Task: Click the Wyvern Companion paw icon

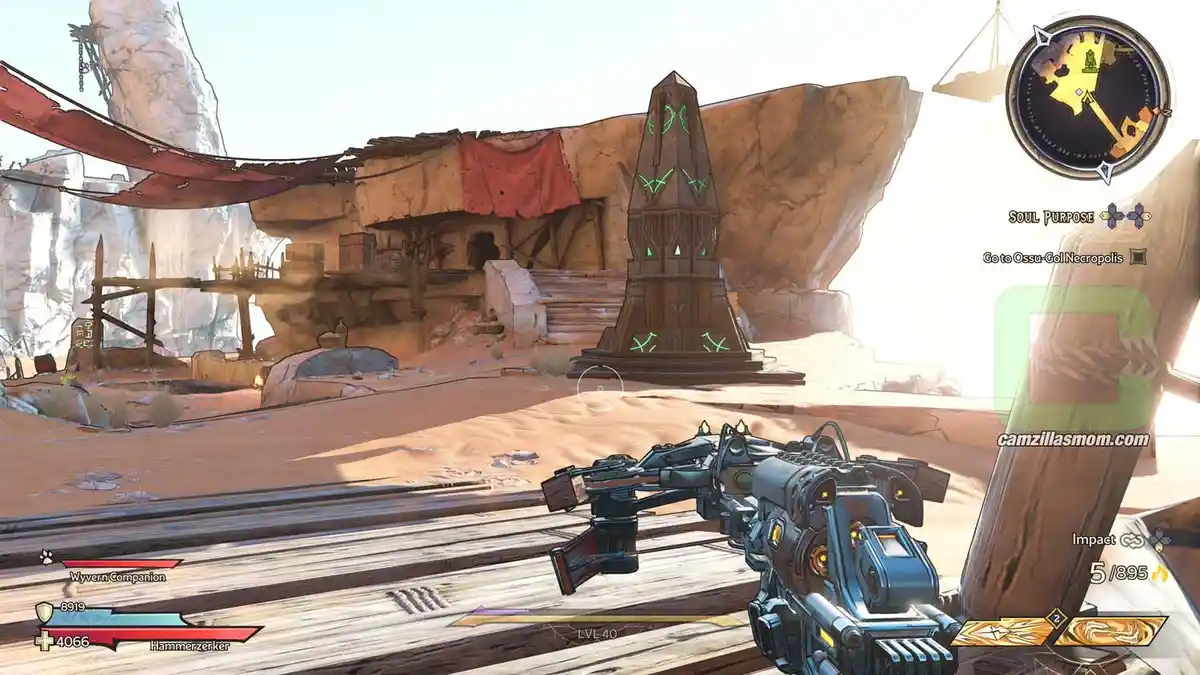Action: coord(46,558)
